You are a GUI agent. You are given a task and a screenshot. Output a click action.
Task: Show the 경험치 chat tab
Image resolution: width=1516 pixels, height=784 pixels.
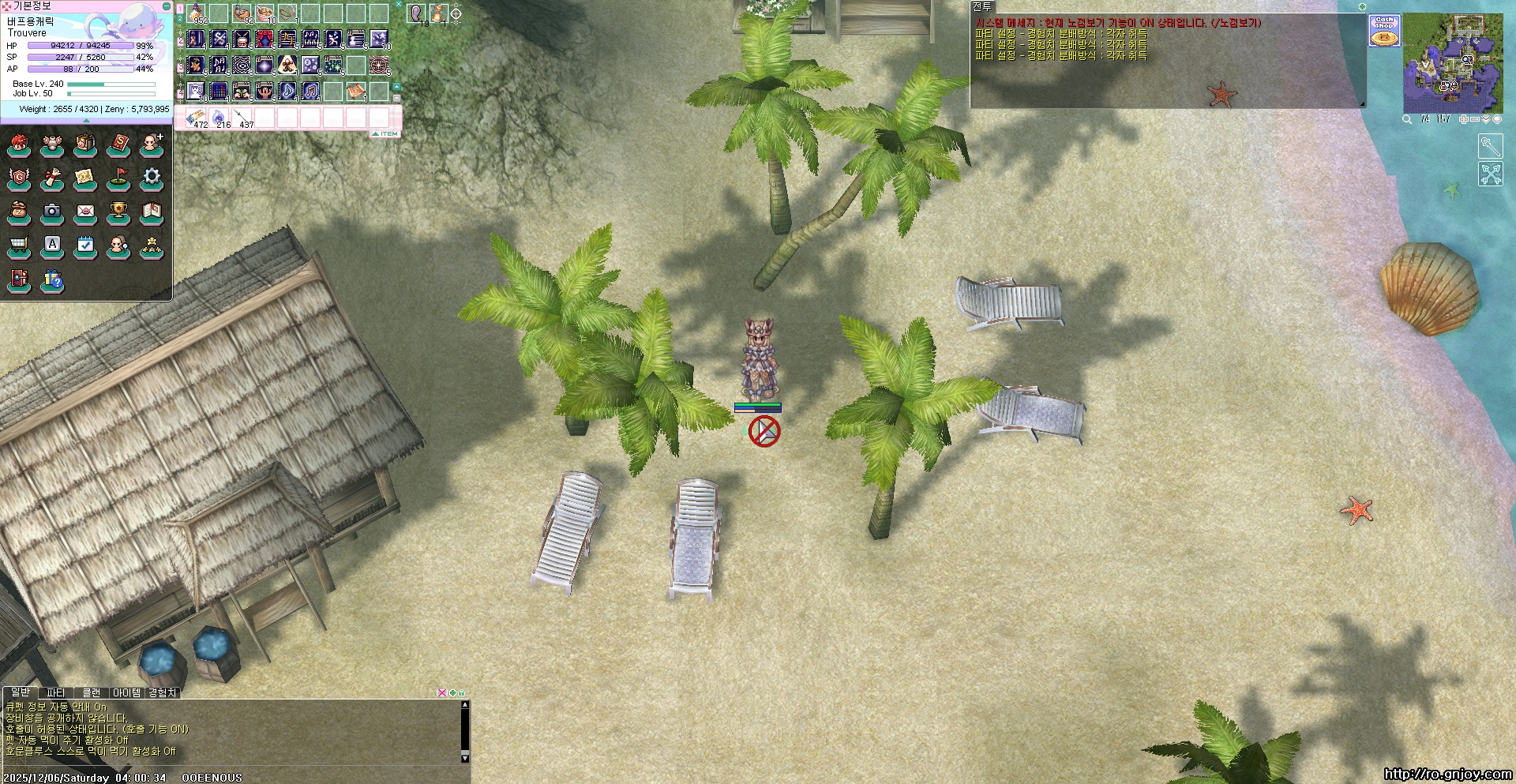click(x=163, y=693)
